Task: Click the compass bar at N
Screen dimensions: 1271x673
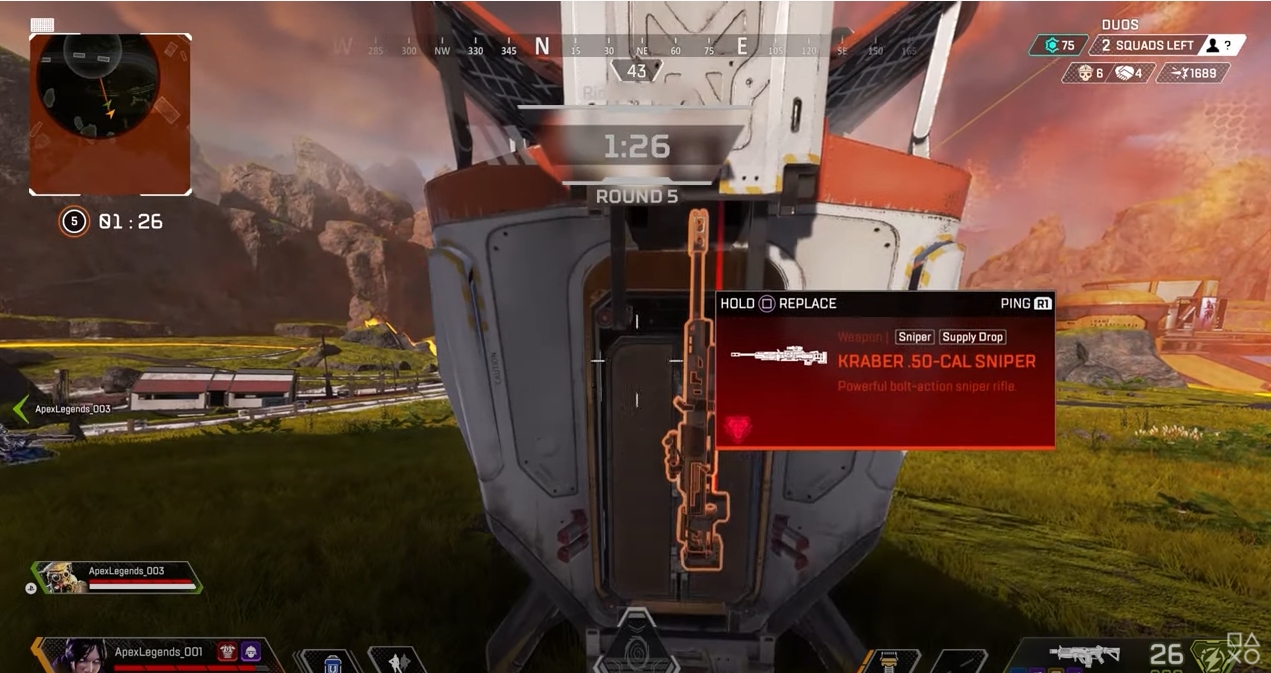Action: 542,46
